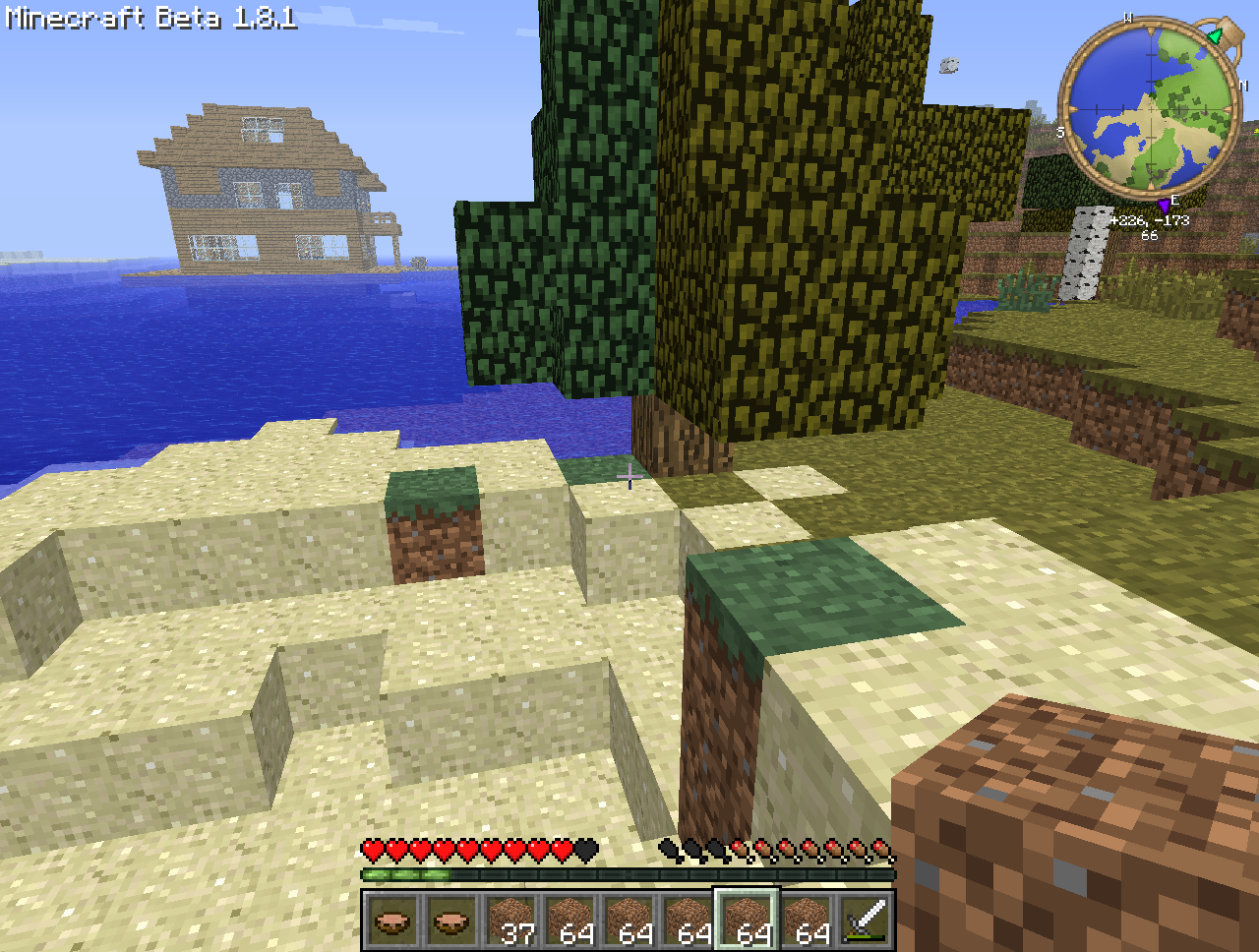Click the highlighted dirt block hotbar slot
This screenshot has width=1259, height=952.
[x=747, y=922]
